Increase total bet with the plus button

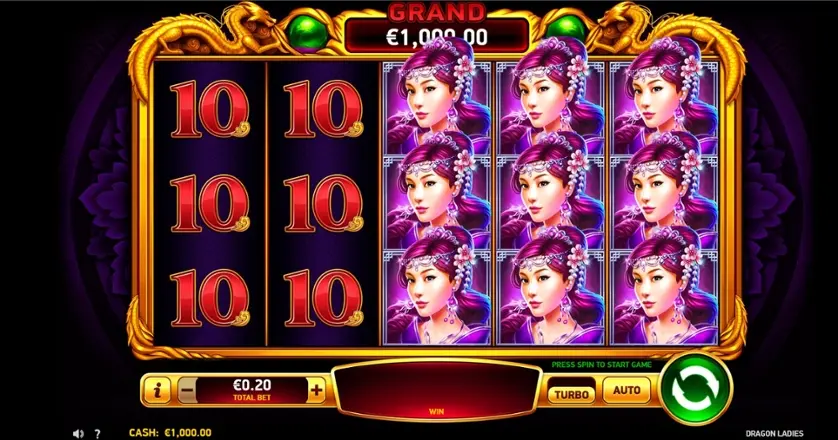tap(317, 390)
